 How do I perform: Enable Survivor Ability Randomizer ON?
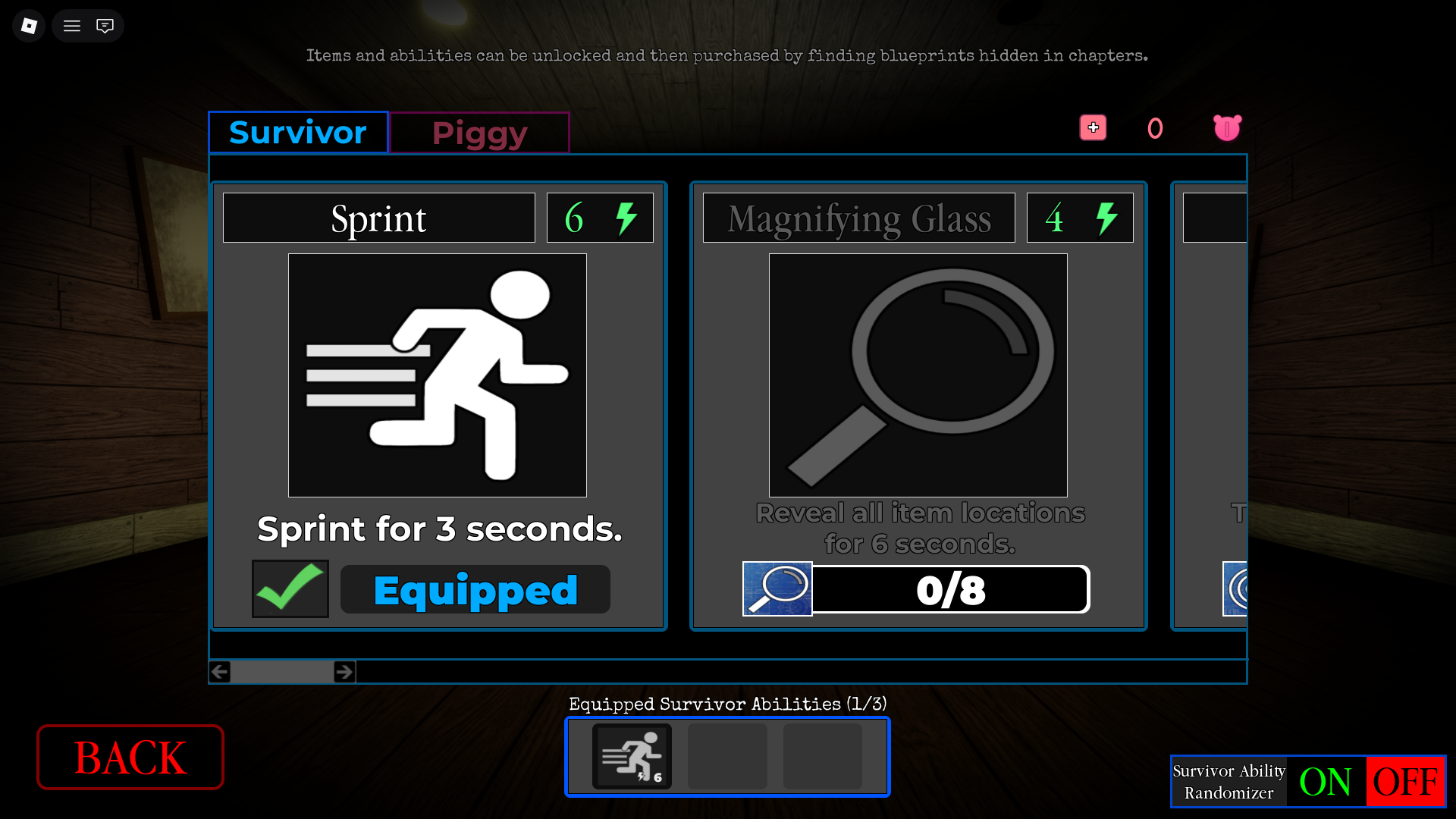1326,781
